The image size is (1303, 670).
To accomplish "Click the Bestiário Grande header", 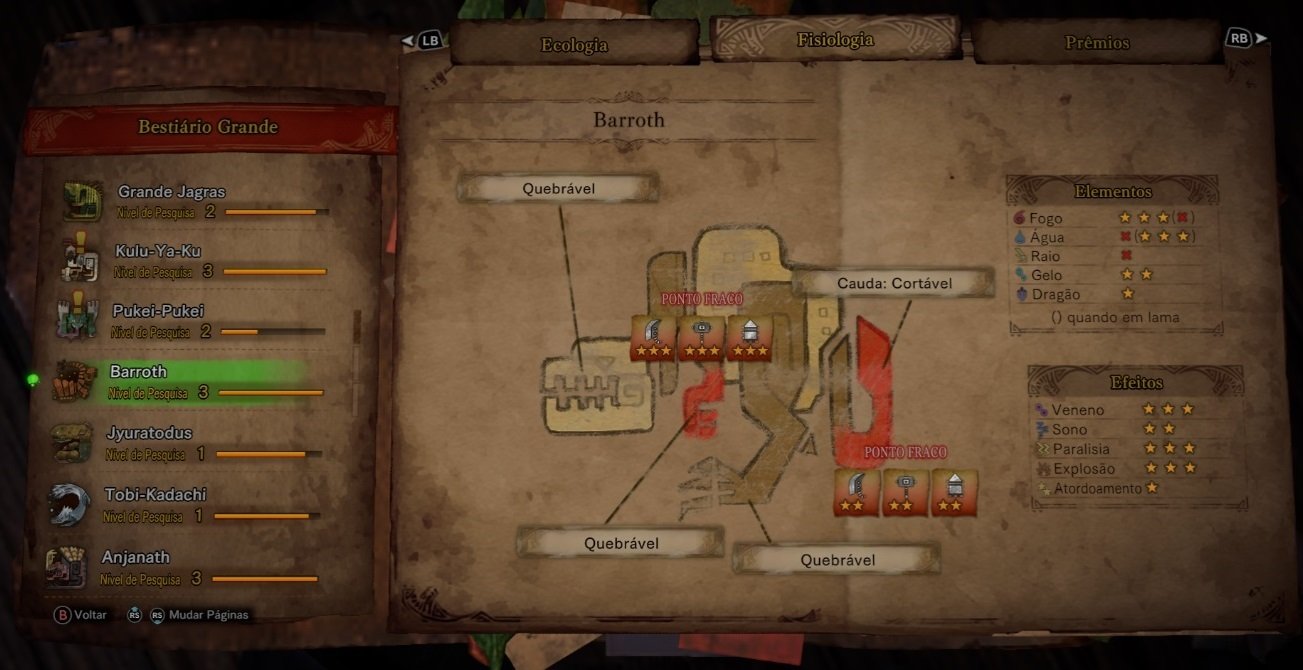I will coord(208,127).
